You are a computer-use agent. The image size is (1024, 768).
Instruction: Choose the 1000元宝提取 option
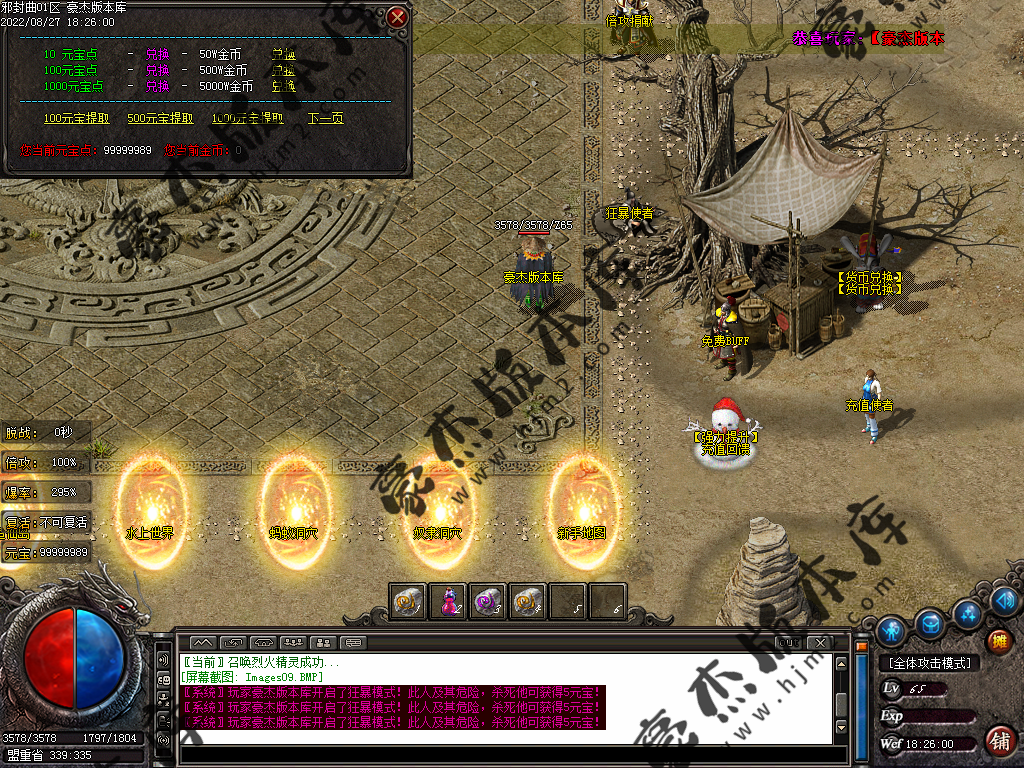coord(248,118)
